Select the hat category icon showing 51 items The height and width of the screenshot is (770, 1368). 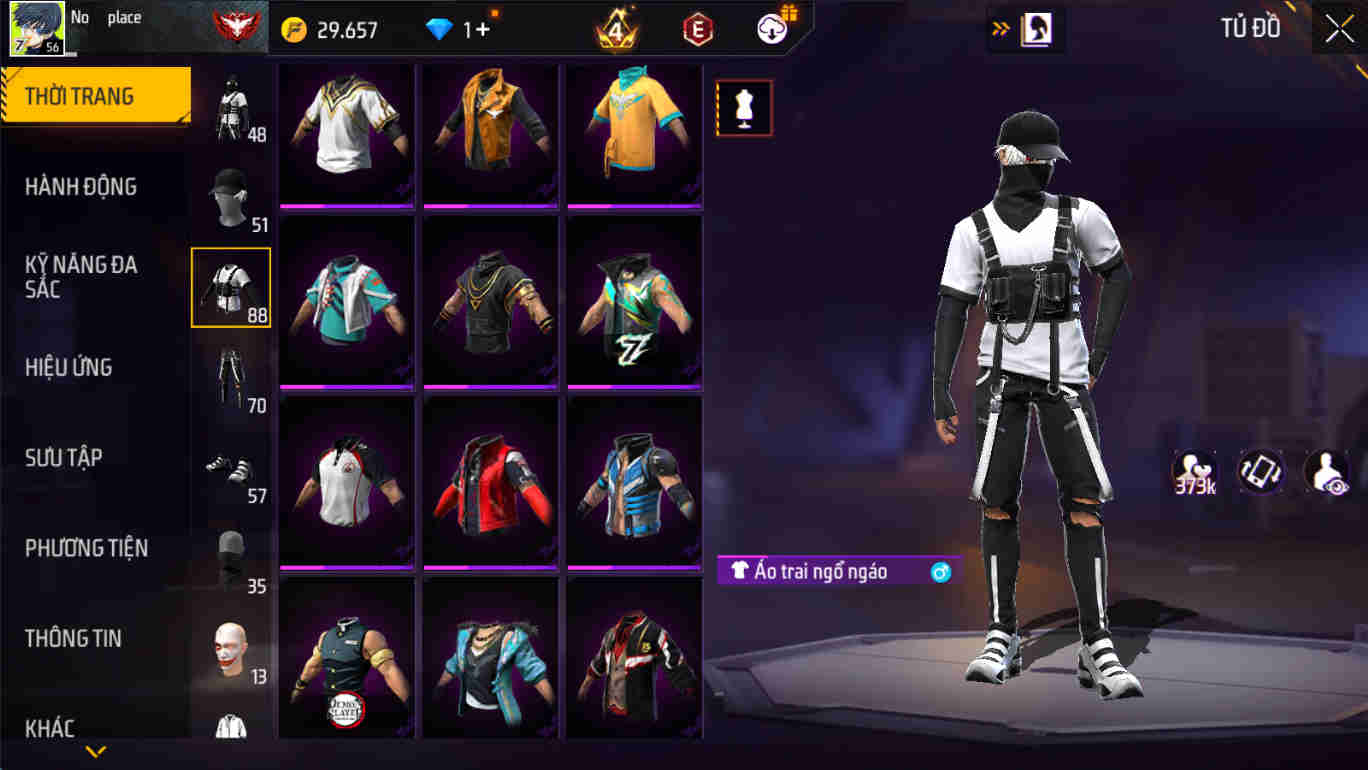pos(230,195)
